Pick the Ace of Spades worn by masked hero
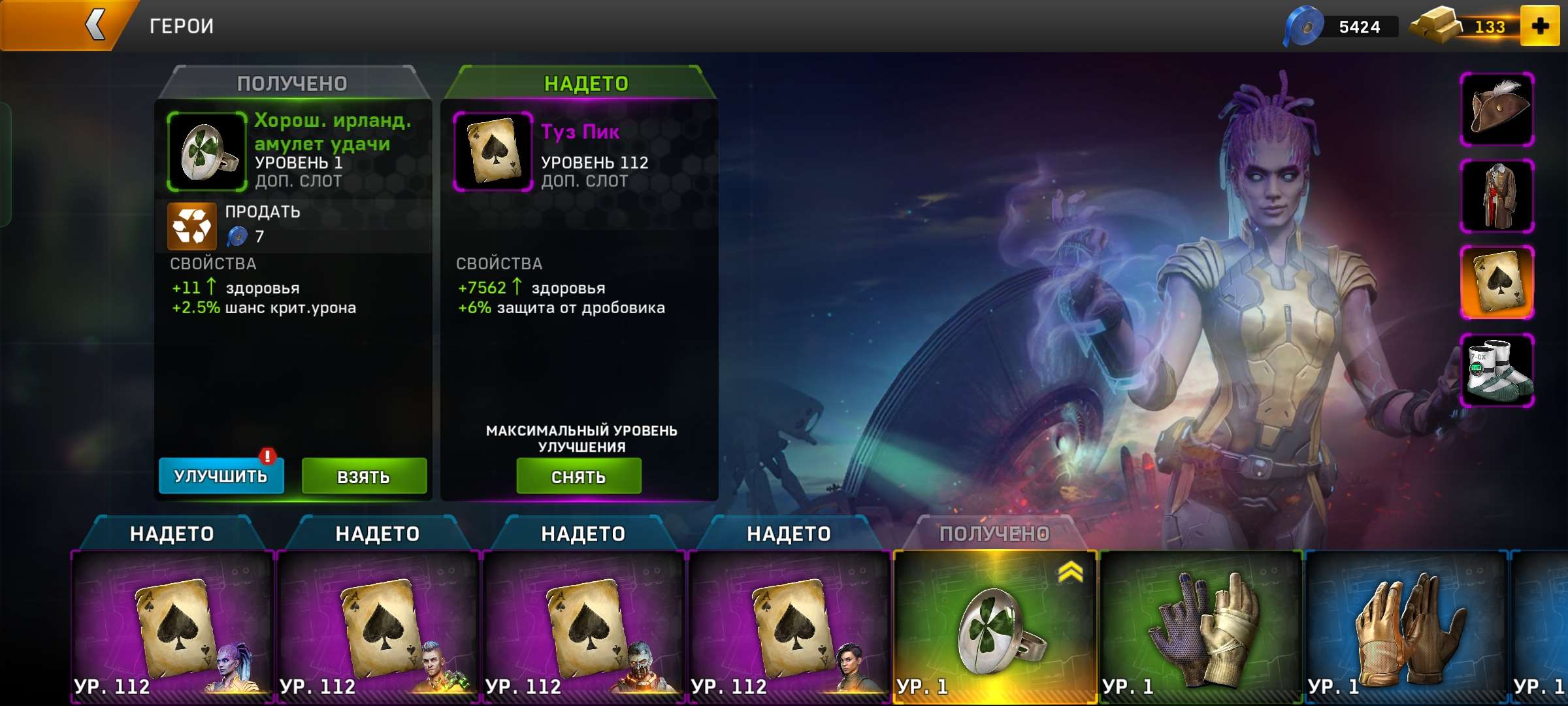1568x706 pixels. 583,626
